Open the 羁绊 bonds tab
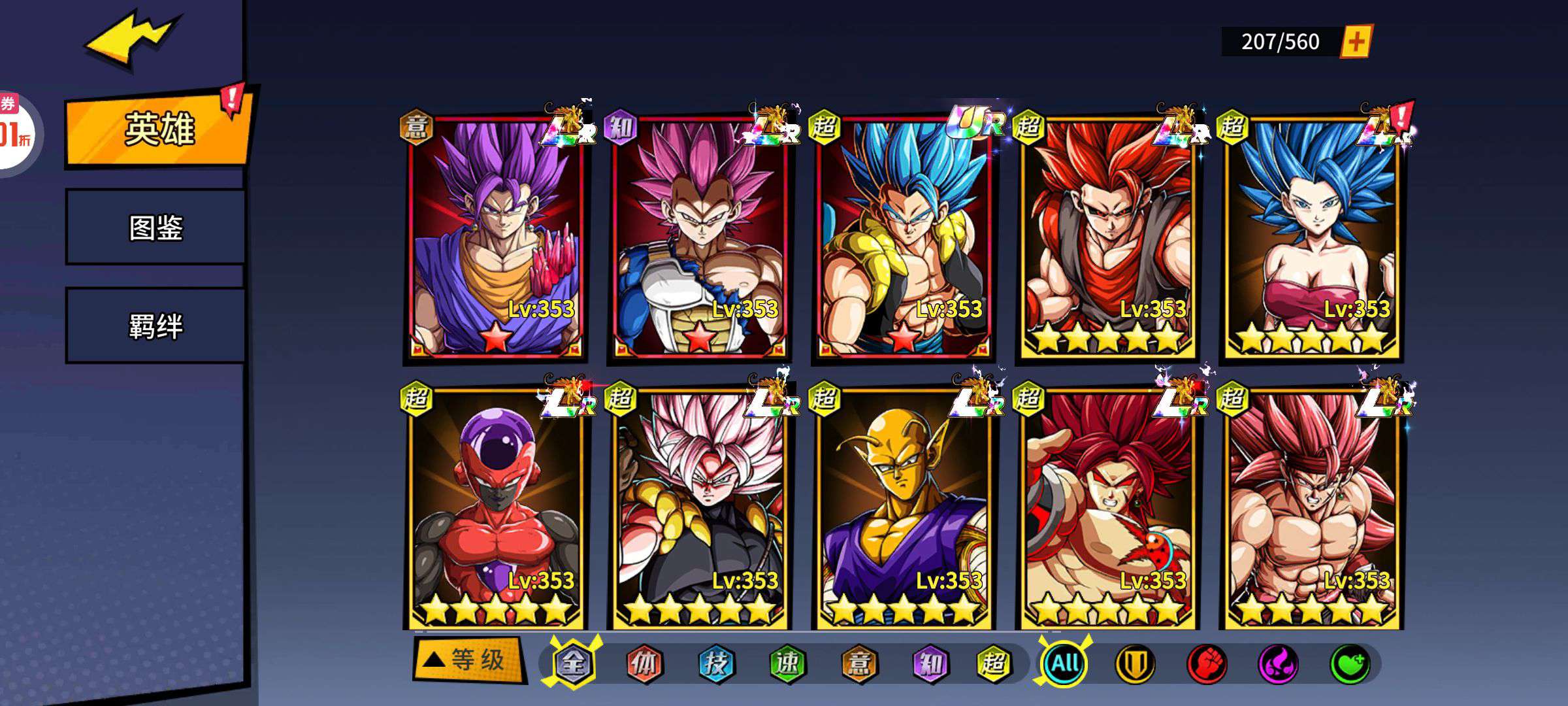 (155, 326)
